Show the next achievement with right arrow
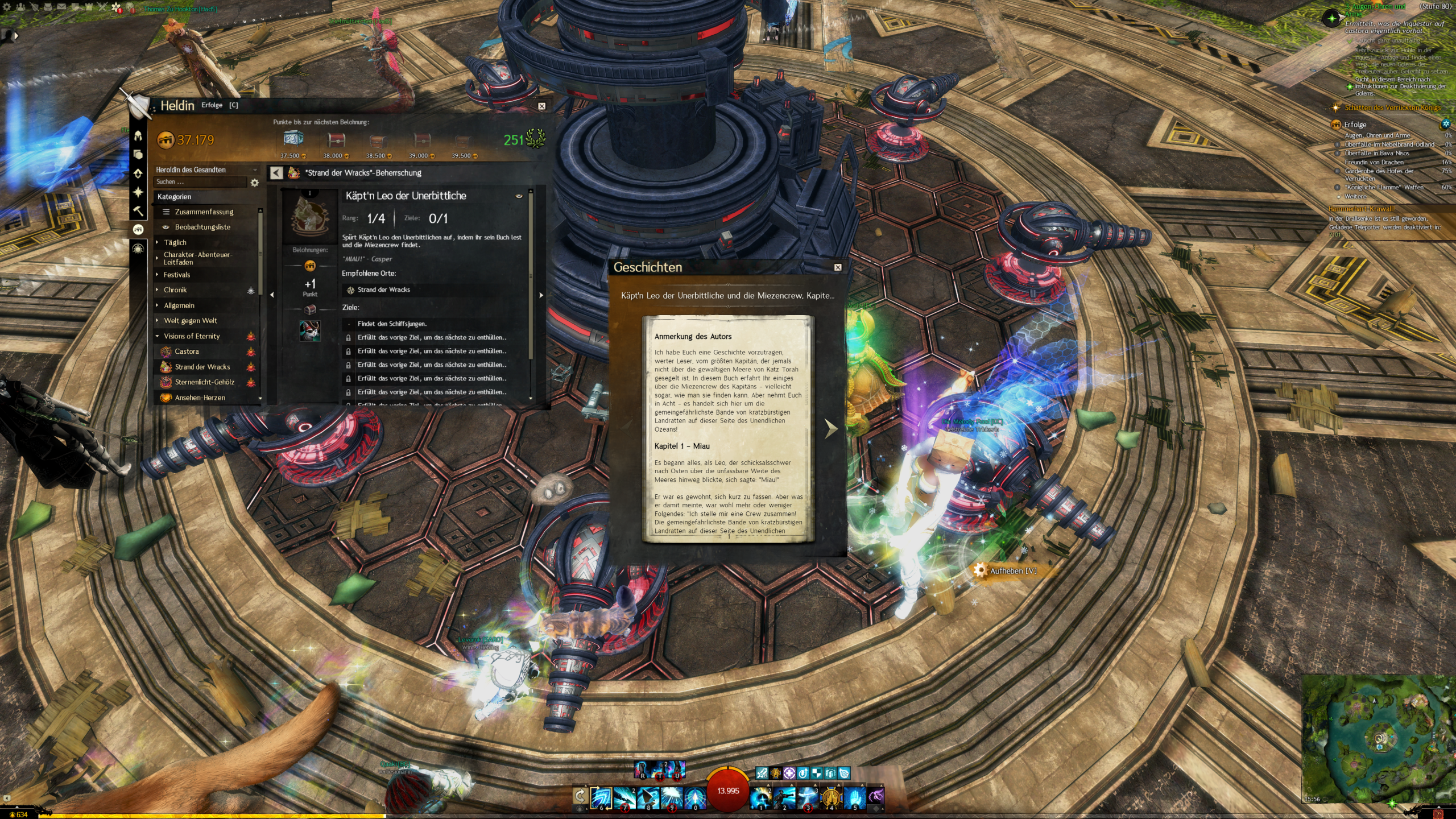Viewport: 1456px width, 819px height. [x=541, y=295]
